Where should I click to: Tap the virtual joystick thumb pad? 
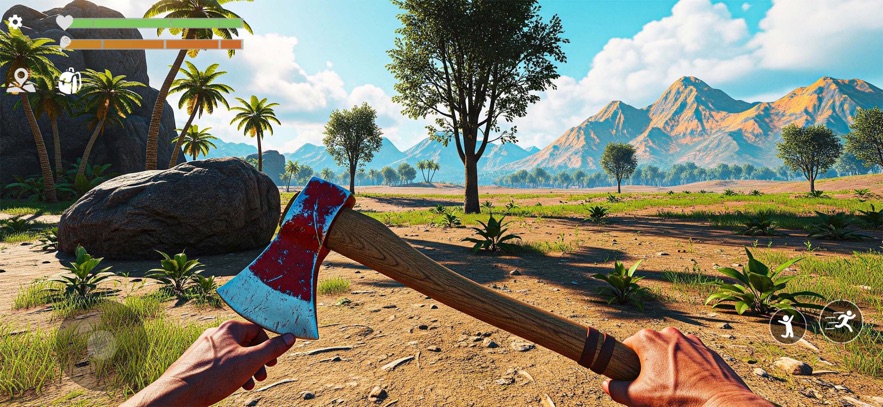(100, 345)
